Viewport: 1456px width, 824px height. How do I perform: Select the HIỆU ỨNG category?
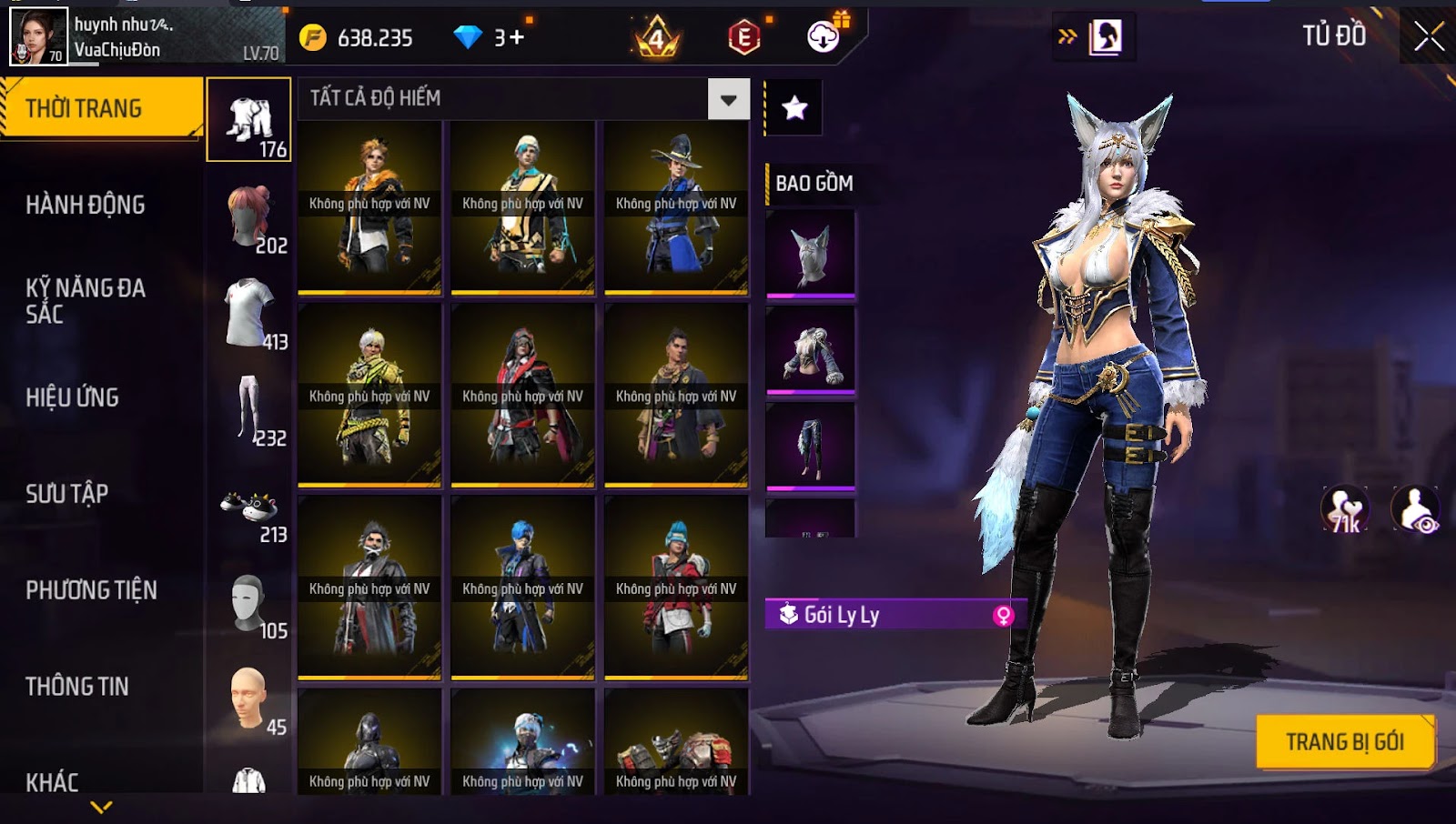click(73, 397)
